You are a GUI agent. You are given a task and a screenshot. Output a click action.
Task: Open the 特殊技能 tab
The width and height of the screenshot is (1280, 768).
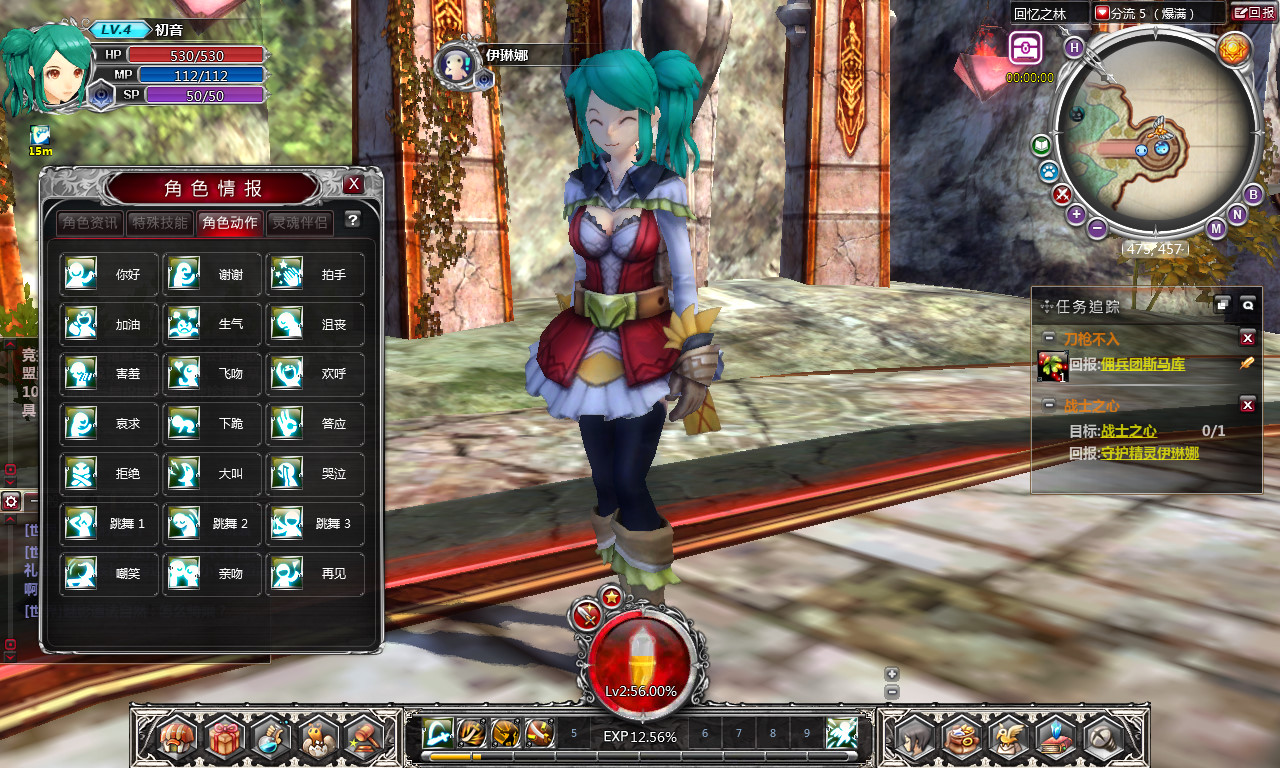(x=160, y=222)
